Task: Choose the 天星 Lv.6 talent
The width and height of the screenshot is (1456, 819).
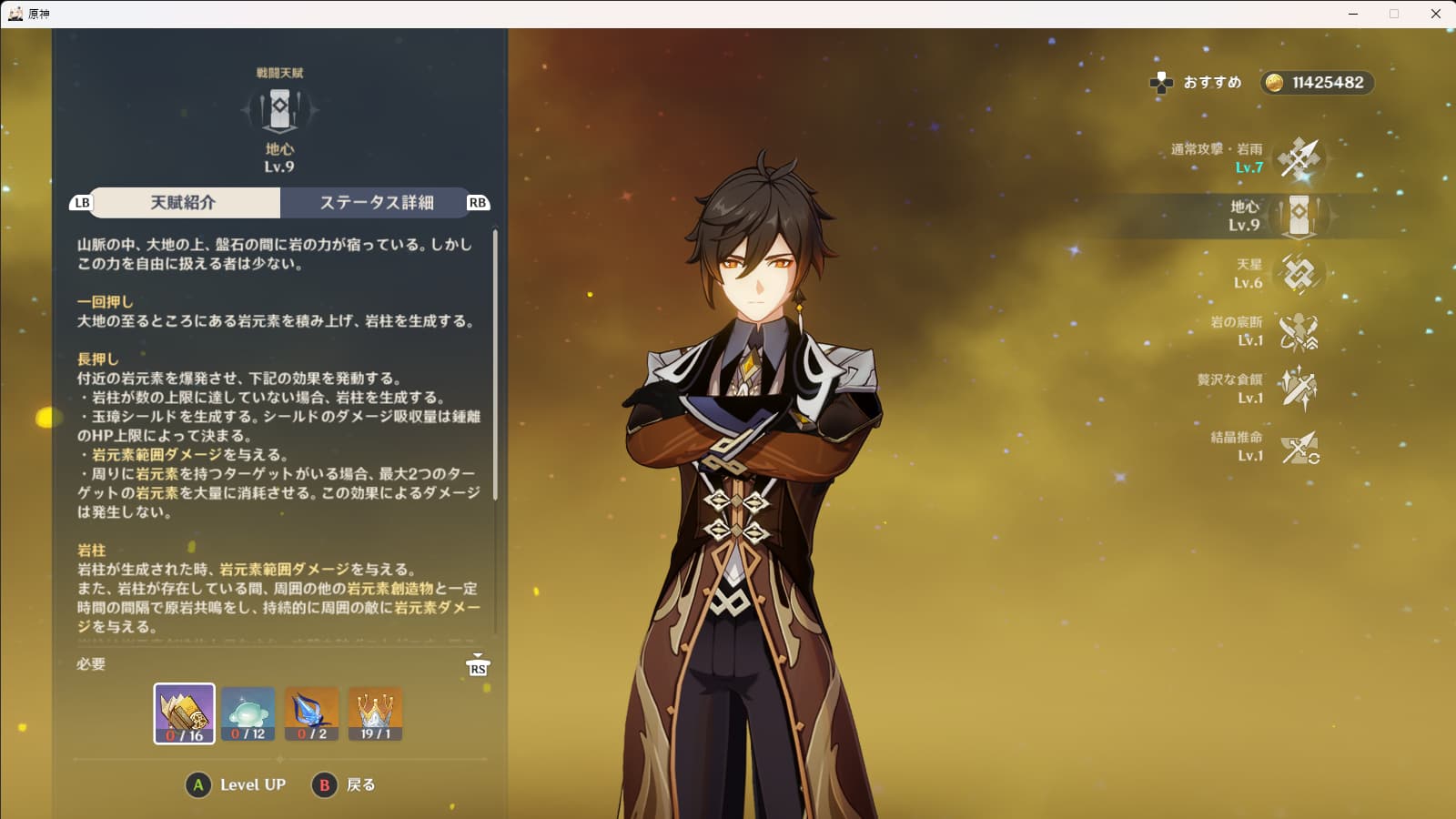Action: (x=1299, y=273)
